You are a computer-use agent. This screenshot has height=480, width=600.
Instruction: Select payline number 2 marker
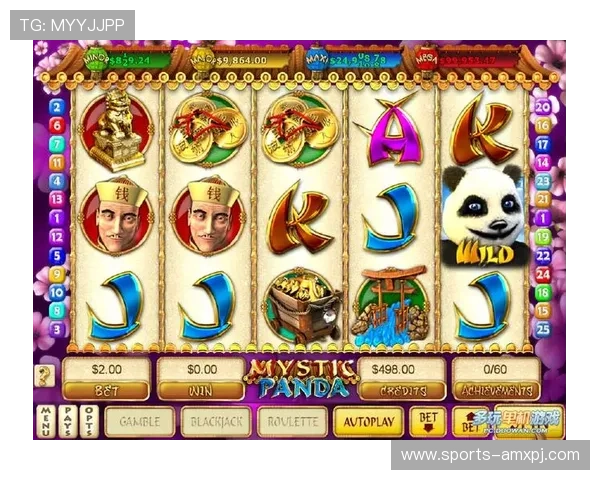(x=57, y=108)
